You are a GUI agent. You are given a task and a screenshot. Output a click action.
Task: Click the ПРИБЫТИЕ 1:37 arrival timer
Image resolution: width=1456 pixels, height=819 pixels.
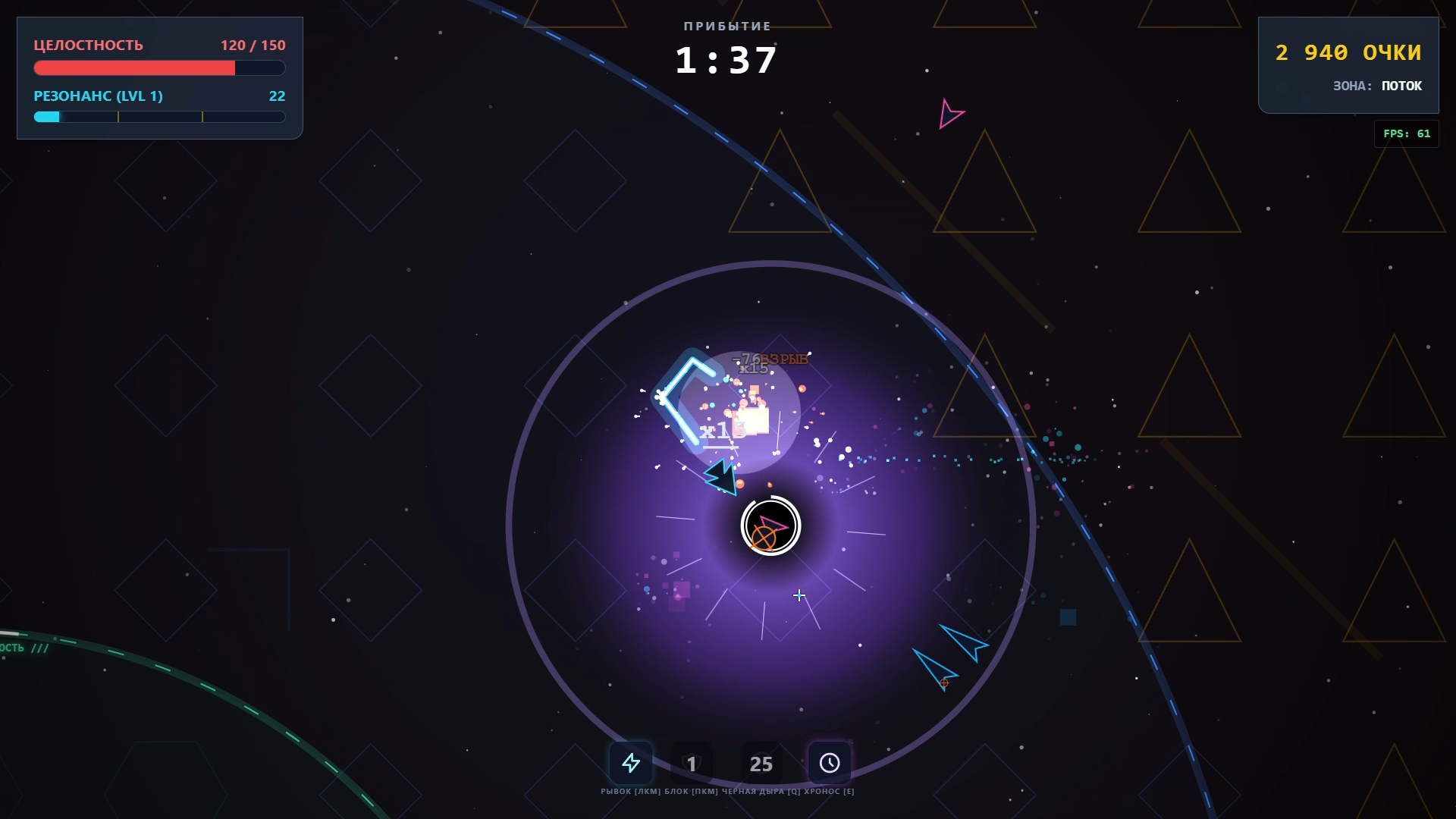tap(726, 45)
